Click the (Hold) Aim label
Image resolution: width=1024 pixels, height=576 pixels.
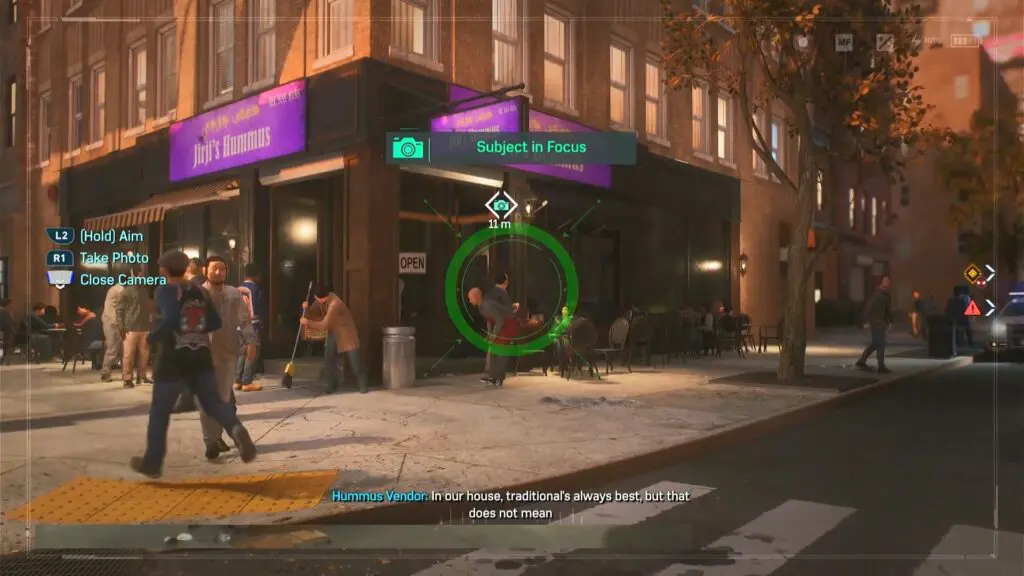click(x=110, y=236)
